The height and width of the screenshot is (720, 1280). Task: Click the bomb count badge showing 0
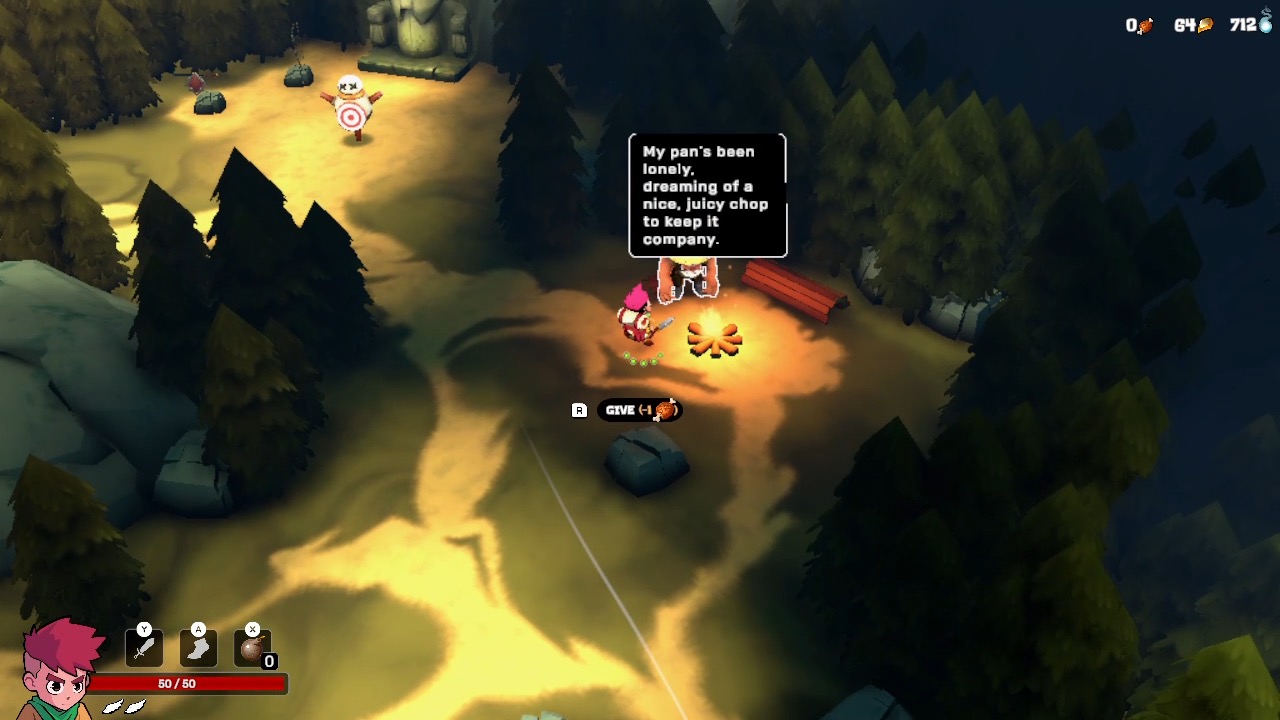(269, 662)
